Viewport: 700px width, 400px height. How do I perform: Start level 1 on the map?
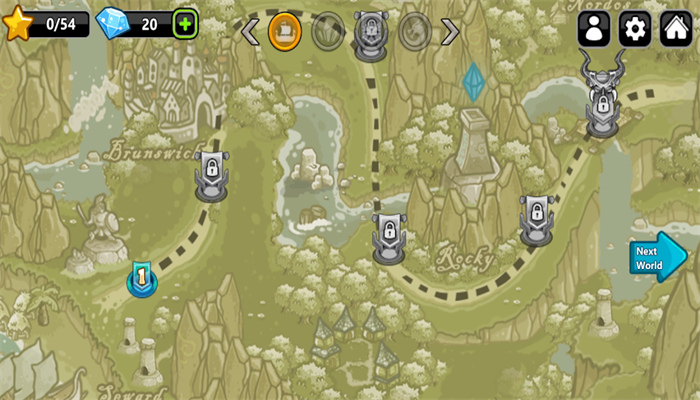point(142,279)
